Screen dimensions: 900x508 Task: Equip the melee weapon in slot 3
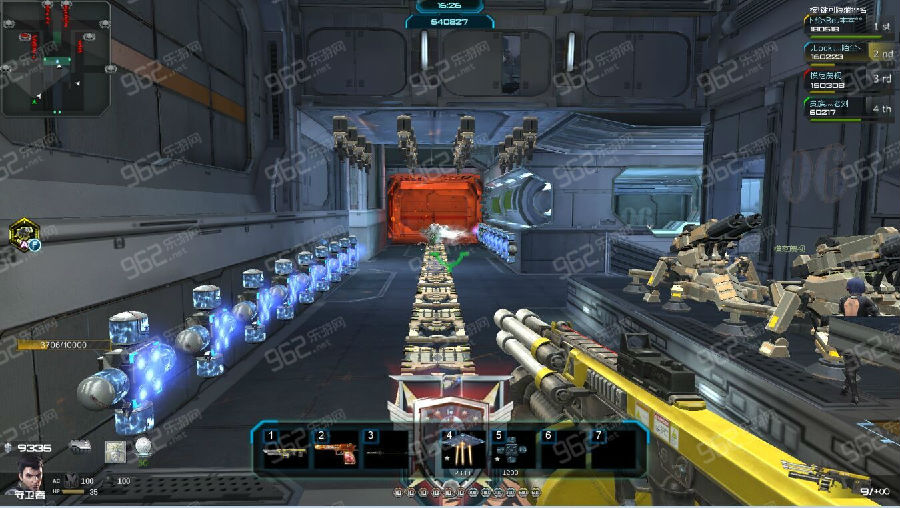(x=386, y=451)
